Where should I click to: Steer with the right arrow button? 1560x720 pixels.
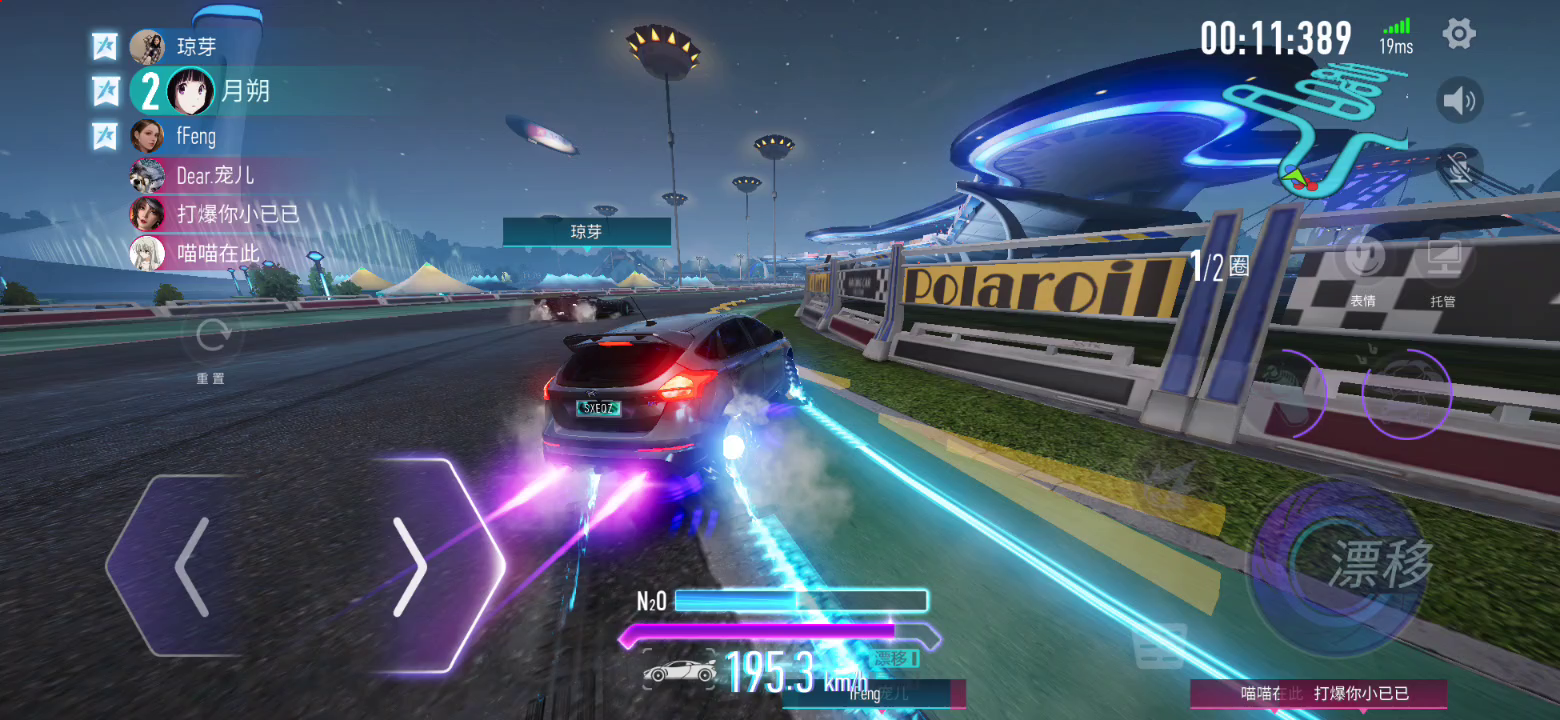click(410, 566)
